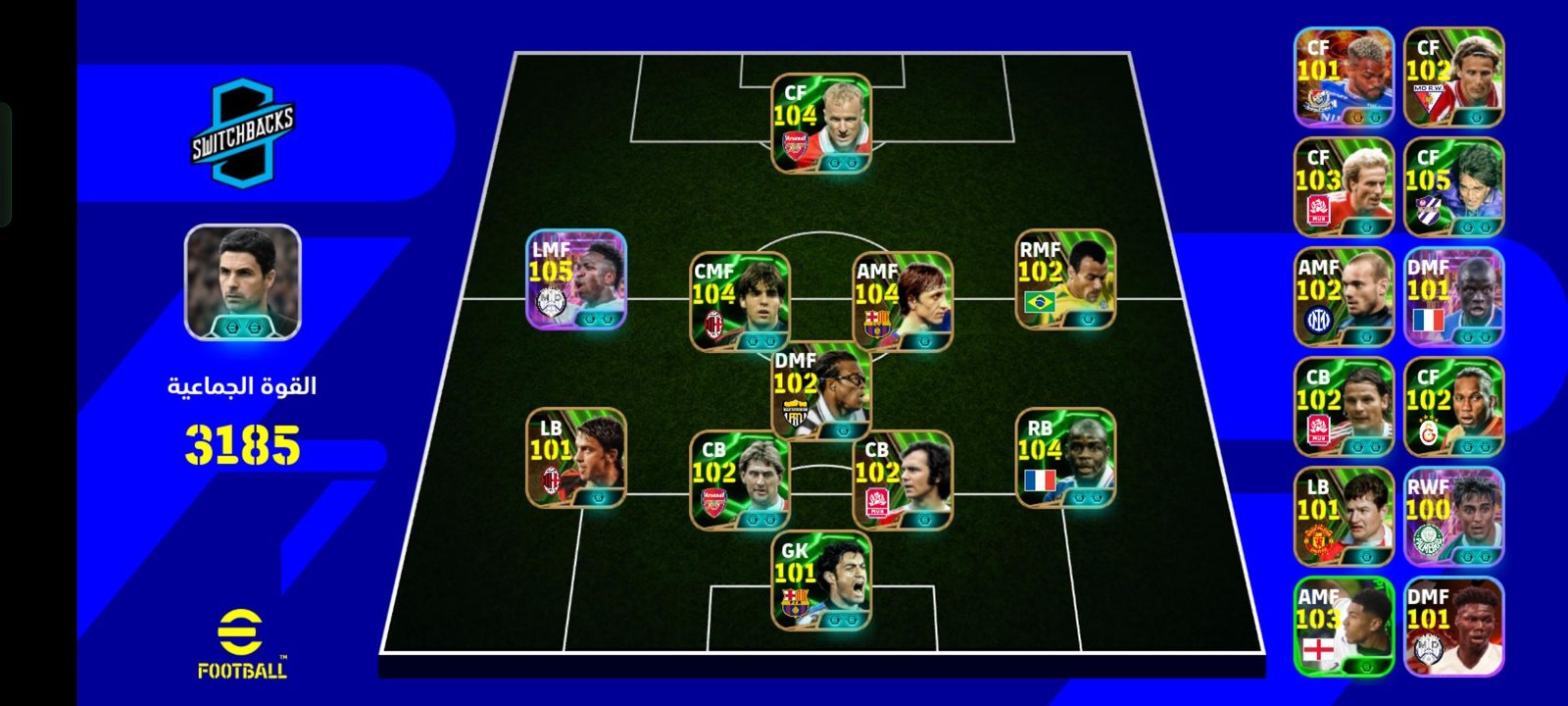The height and width of the screenshot is (706, 1568).
Task: Open the manager portrait card
Action: pos(243,282)
